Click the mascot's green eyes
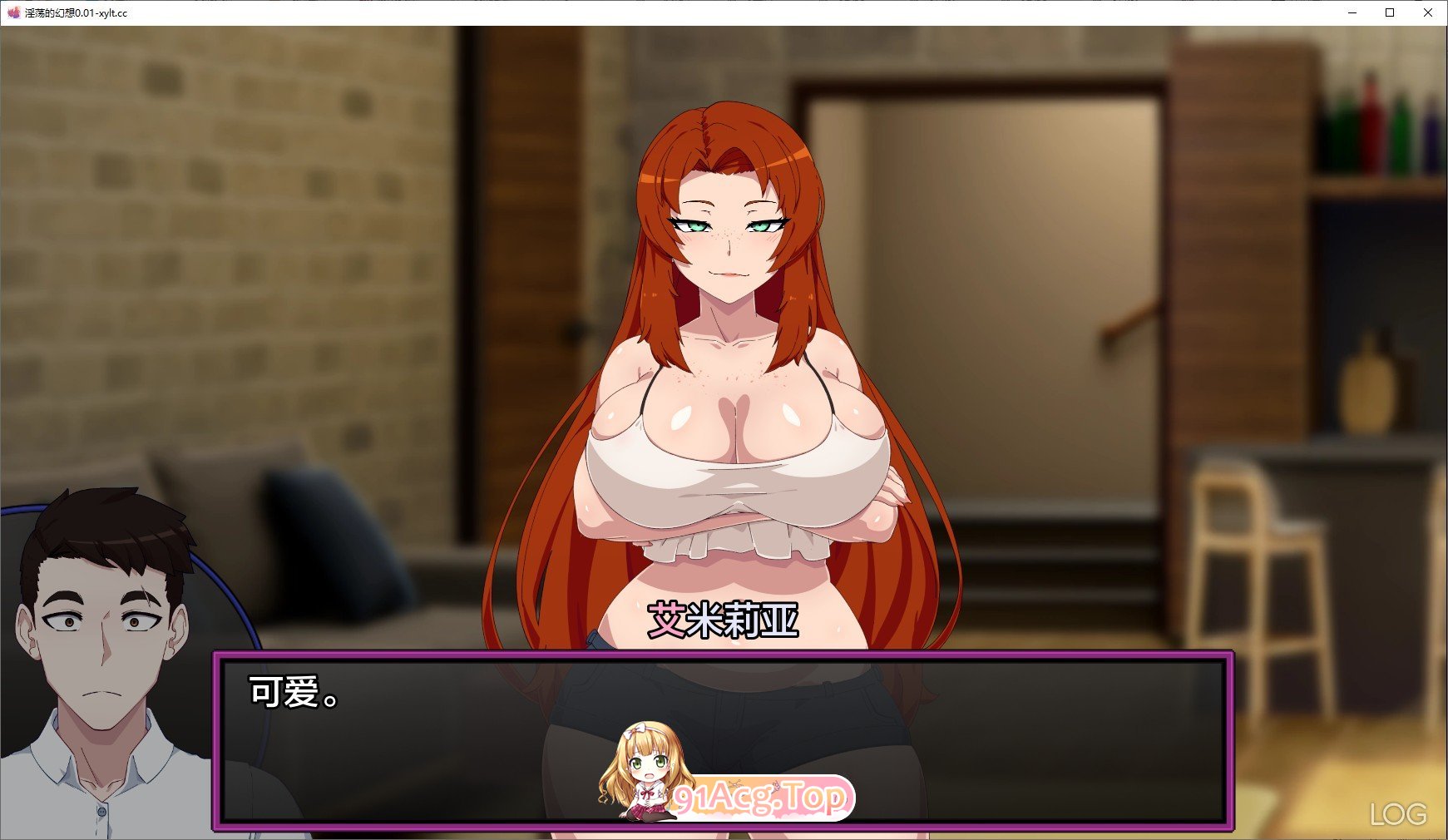 point(650,761)
